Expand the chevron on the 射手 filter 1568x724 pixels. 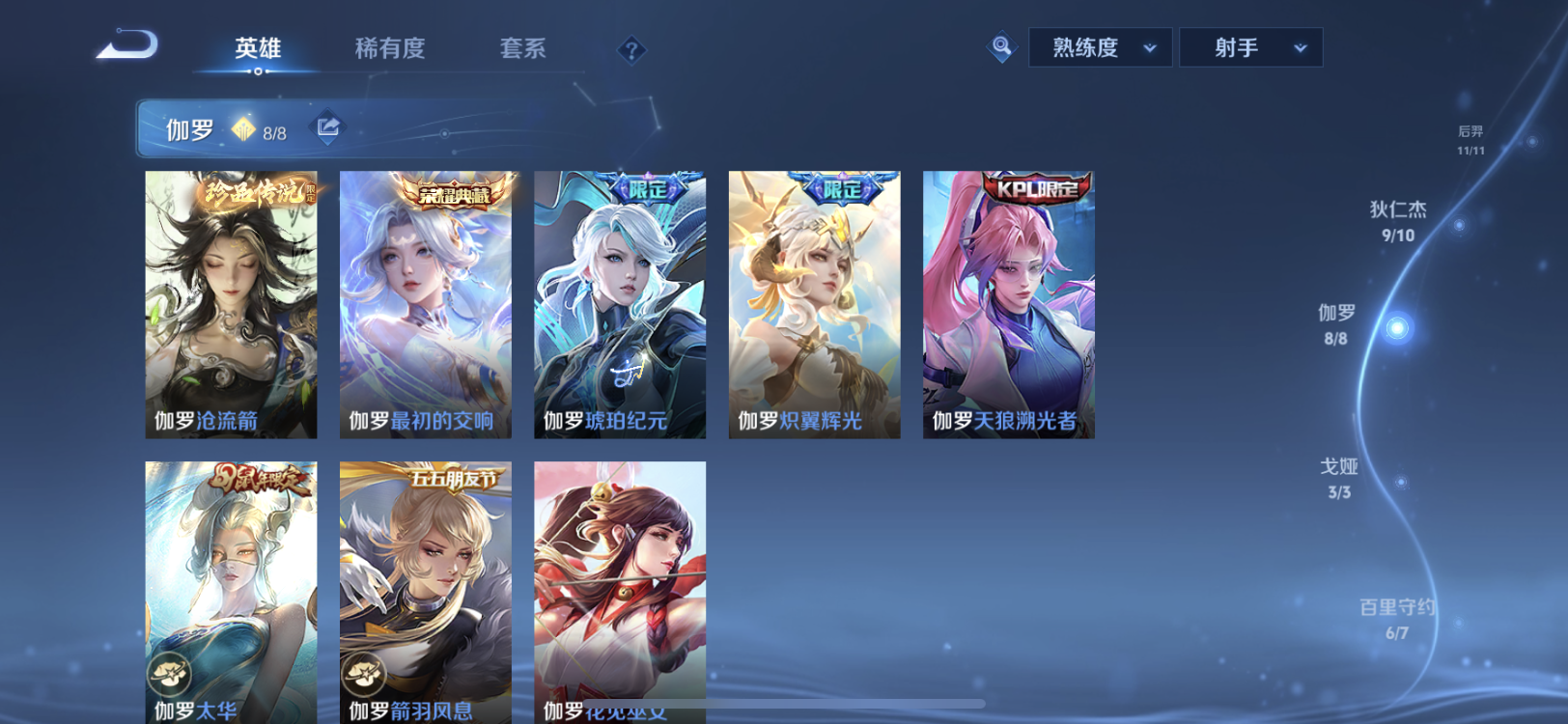coord(1299,46)
